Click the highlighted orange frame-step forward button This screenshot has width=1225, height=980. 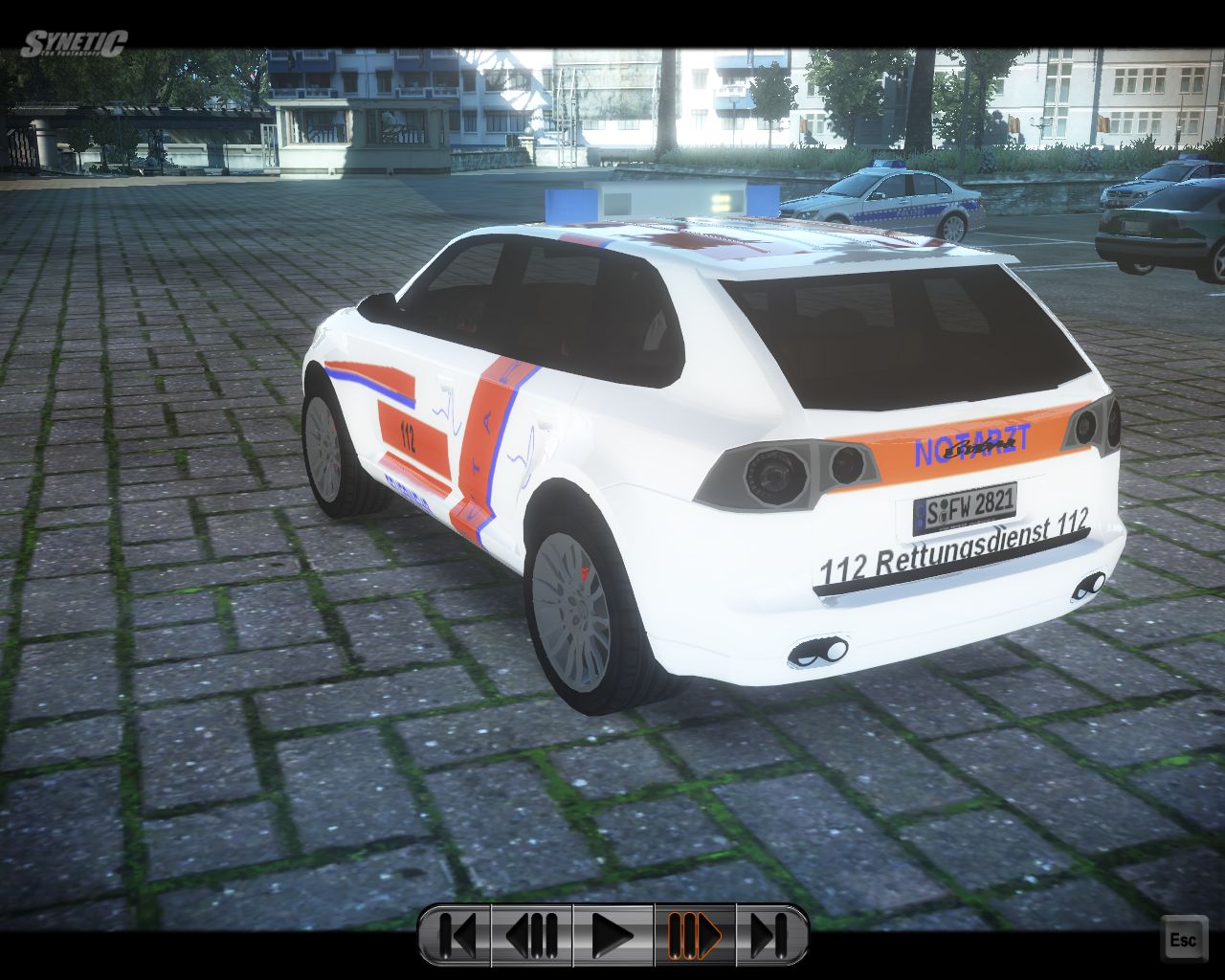[695, 935]
